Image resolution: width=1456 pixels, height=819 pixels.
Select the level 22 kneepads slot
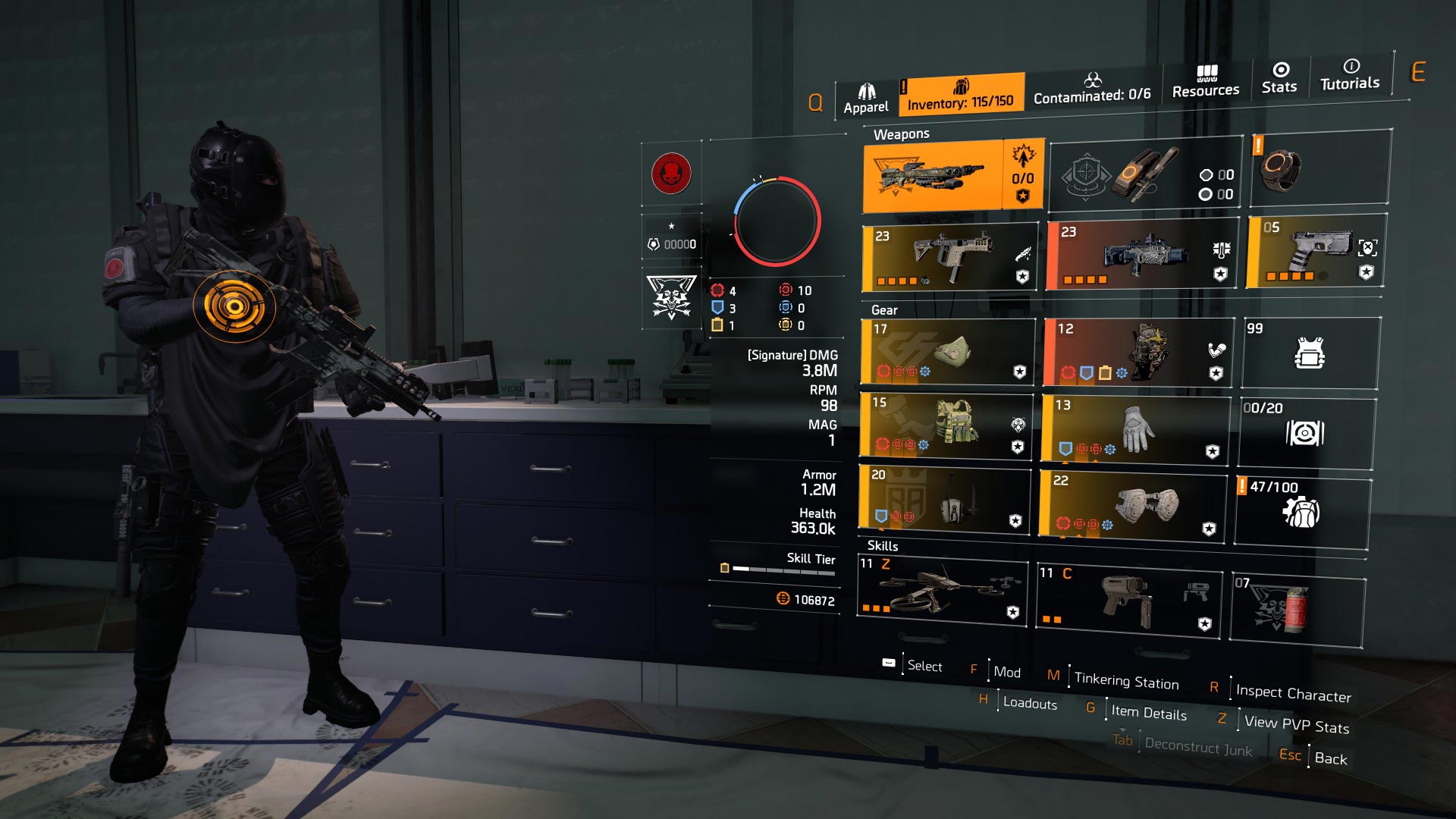coord(1133,505)
